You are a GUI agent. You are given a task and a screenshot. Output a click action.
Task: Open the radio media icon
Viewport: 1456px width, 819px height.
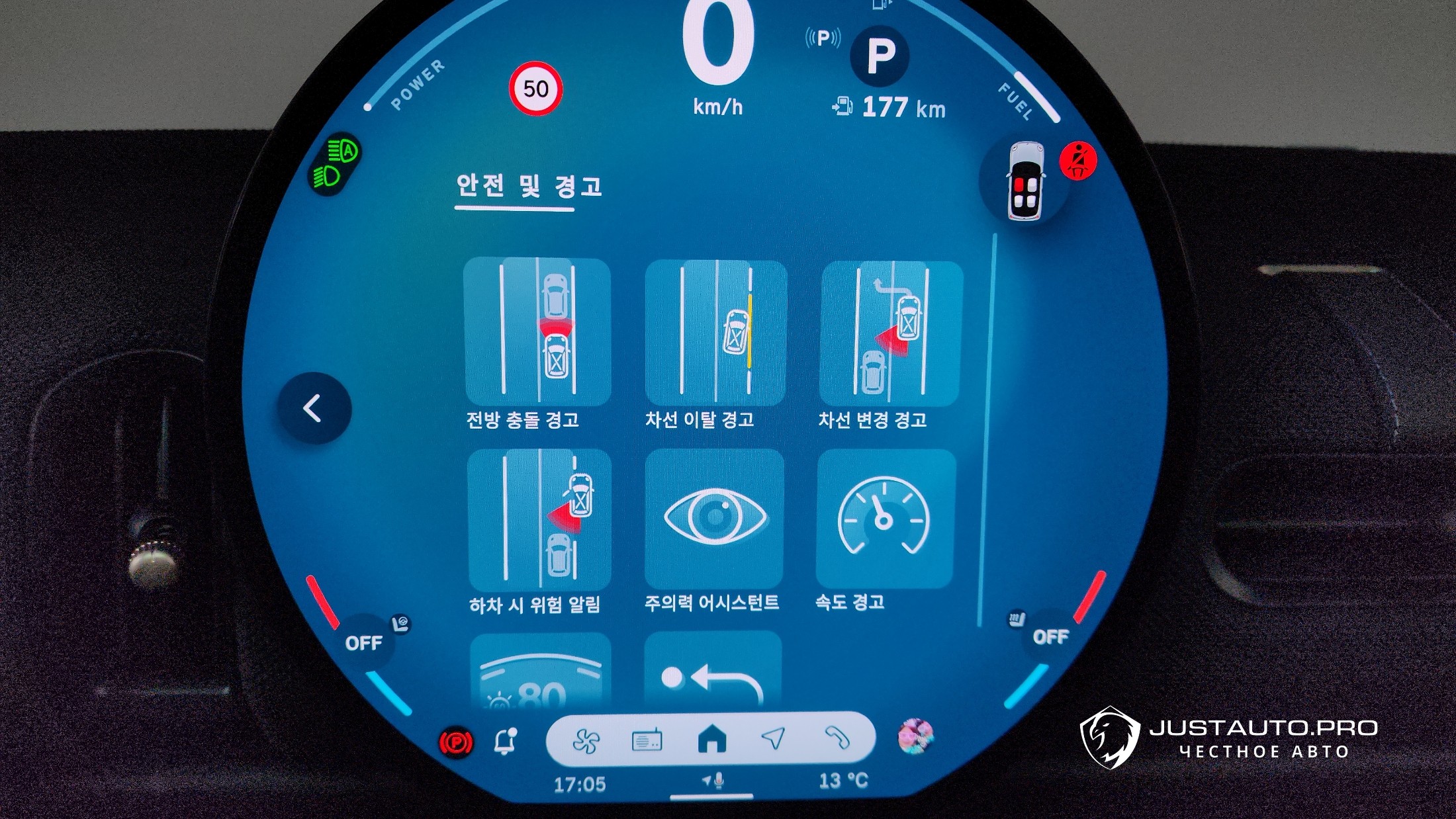click(647, 741)
